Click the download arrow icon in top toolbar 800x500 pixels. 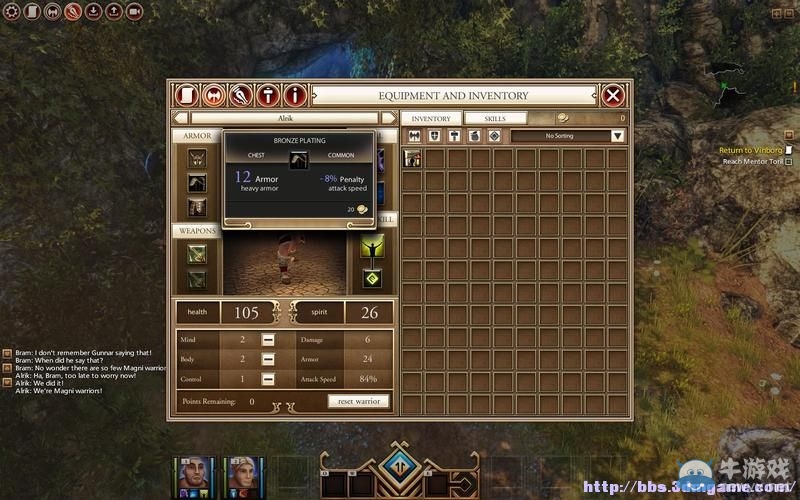coord(93,12)
